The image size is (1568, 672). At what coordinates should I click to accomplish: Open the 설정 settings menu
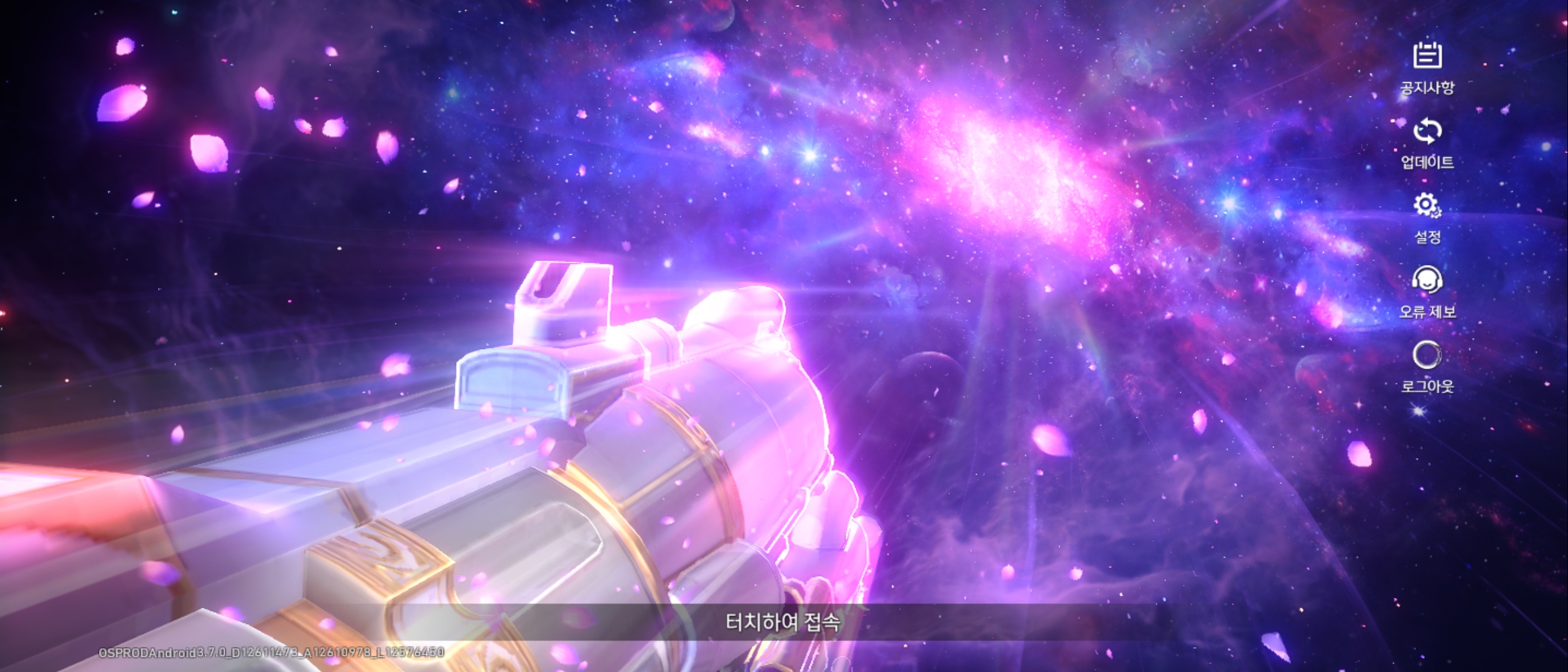point(1427,217)
